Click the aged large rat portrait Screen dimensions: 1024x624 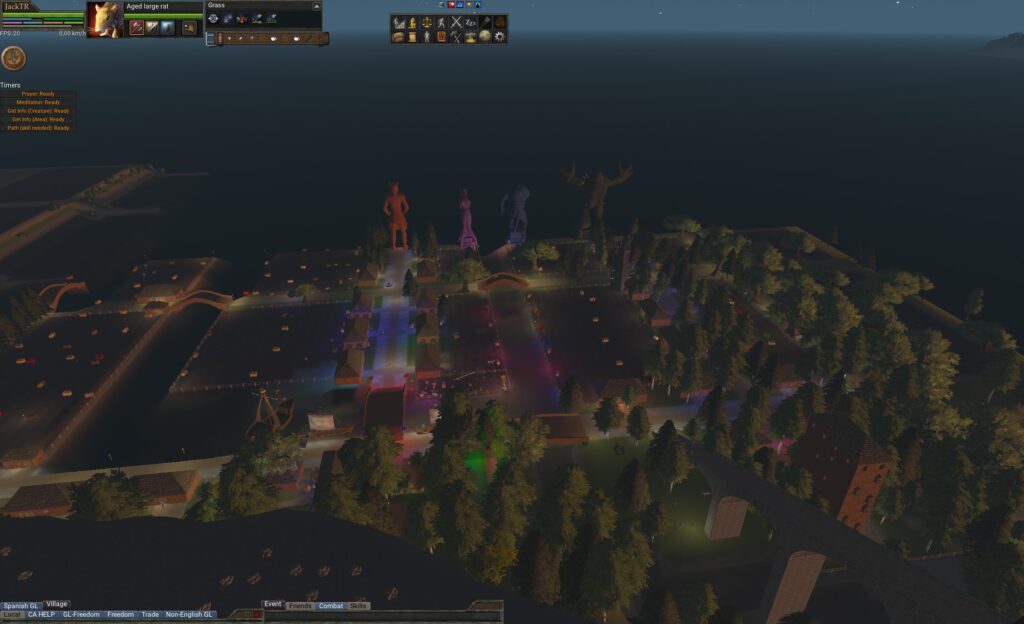point(104,19)
